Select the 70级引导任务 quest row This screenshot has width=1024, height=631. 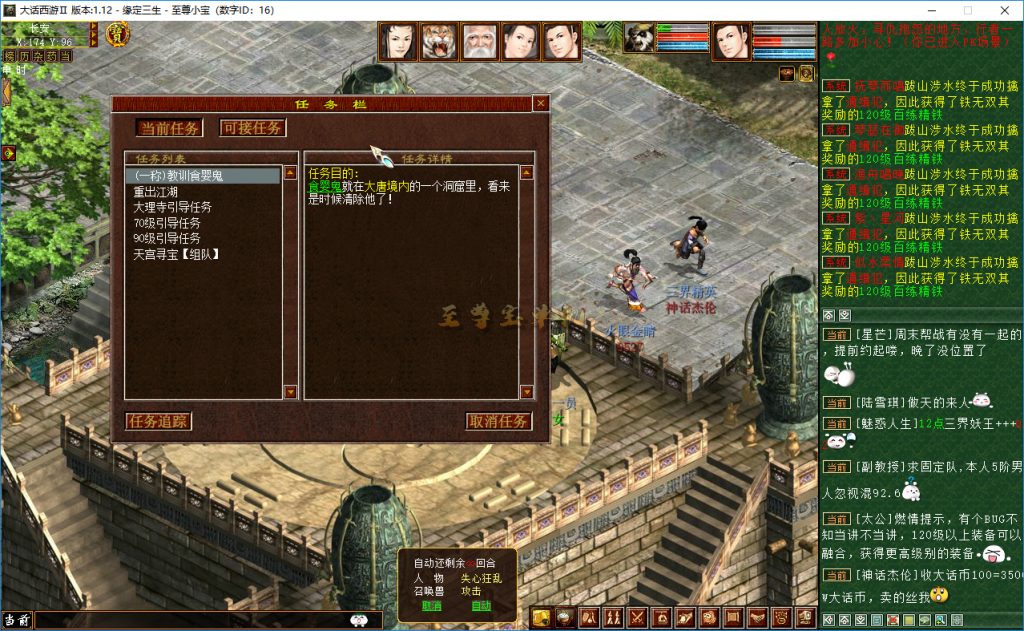pos(167,223)
